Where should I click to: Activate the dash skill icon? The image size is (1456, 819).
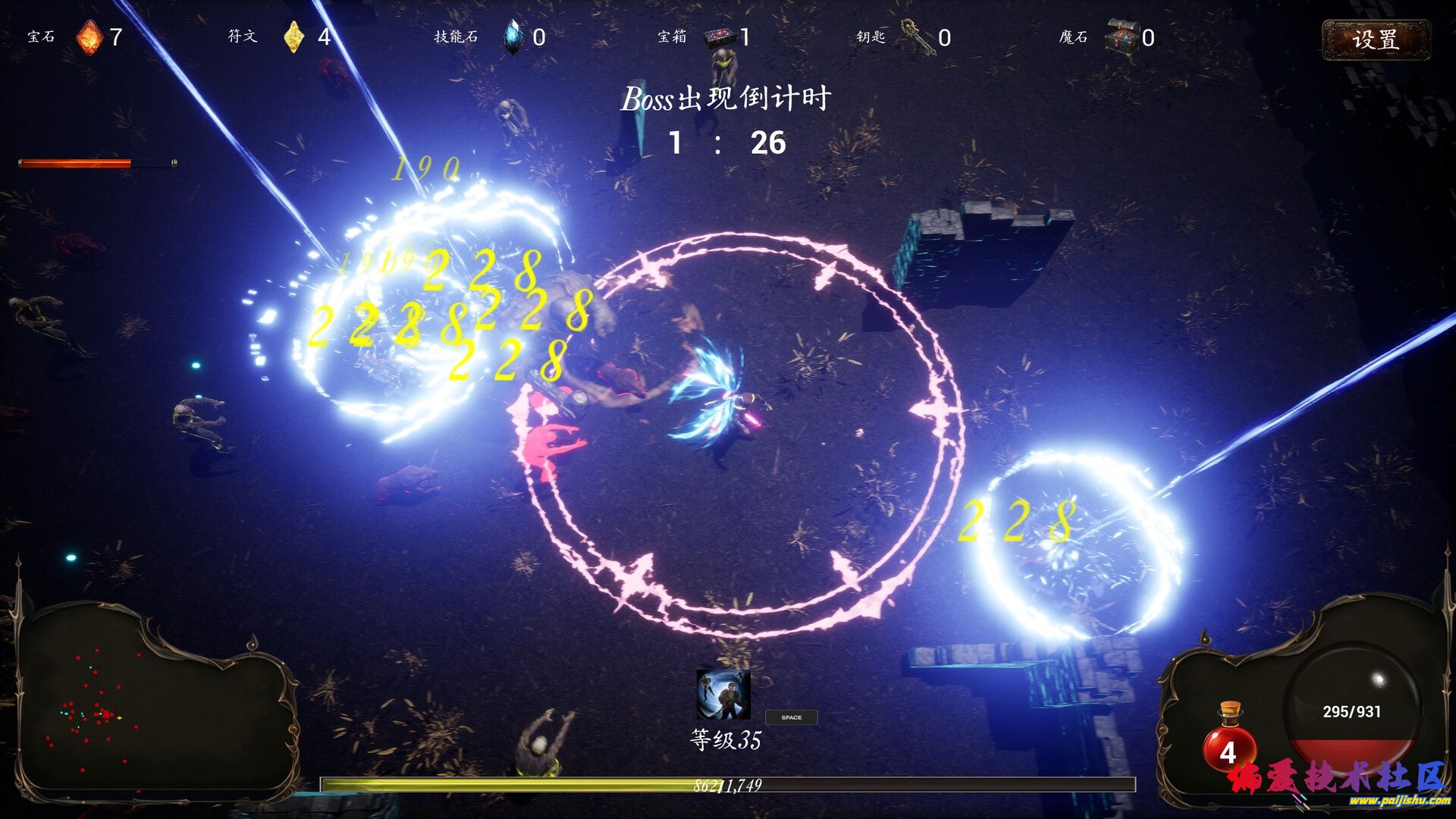723,694
